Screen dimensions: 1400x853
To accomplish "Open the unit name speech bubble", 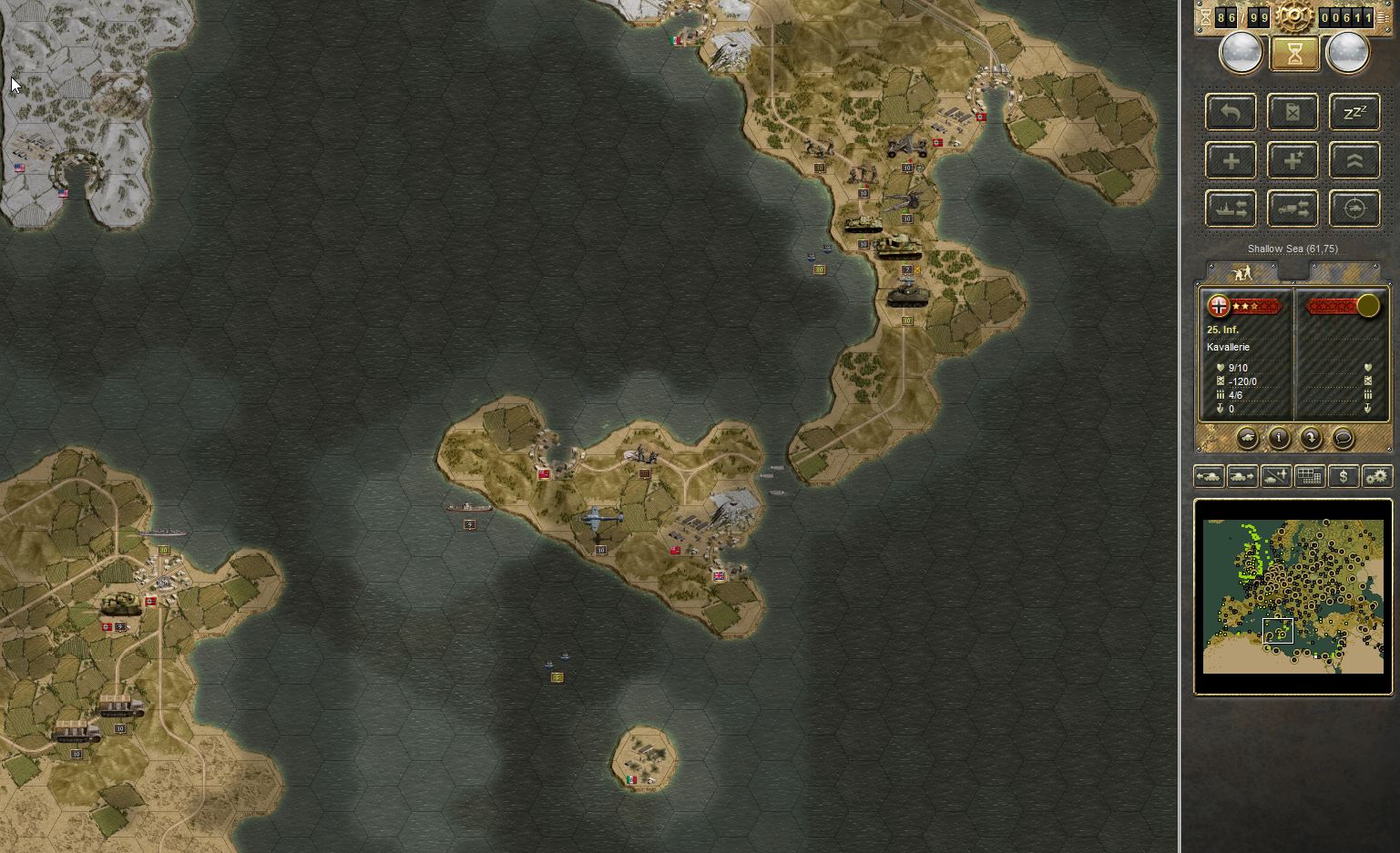I will pos(1343,438).
